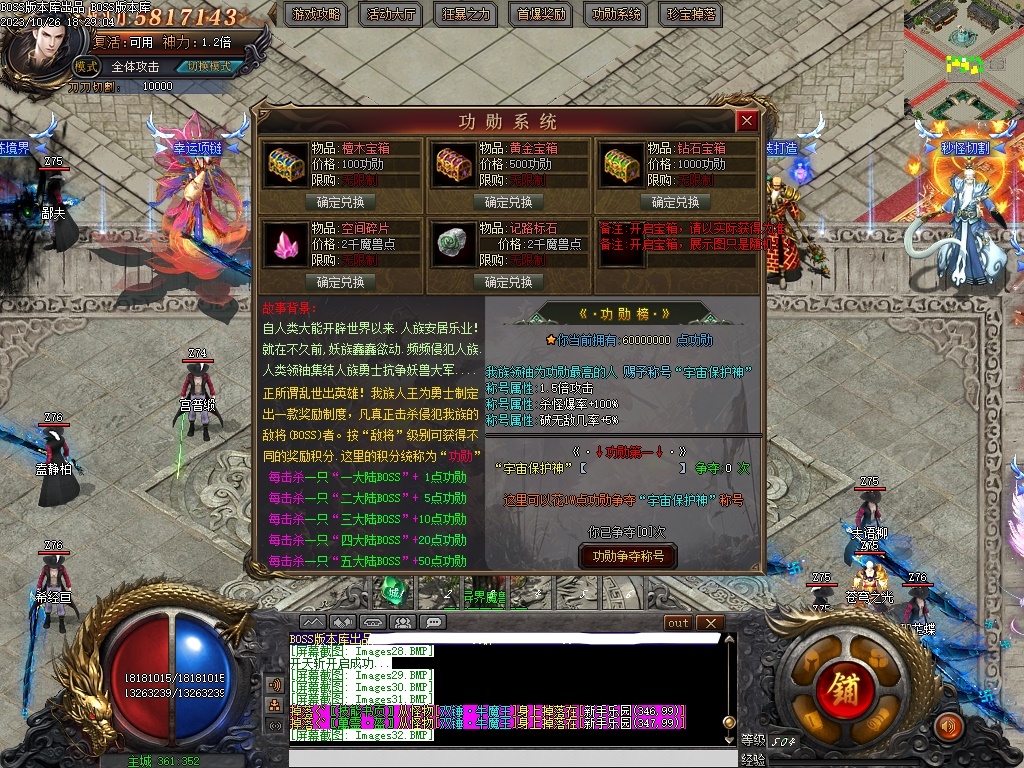
Task: Toggle the orange speaker sound button
Action: 948,725
